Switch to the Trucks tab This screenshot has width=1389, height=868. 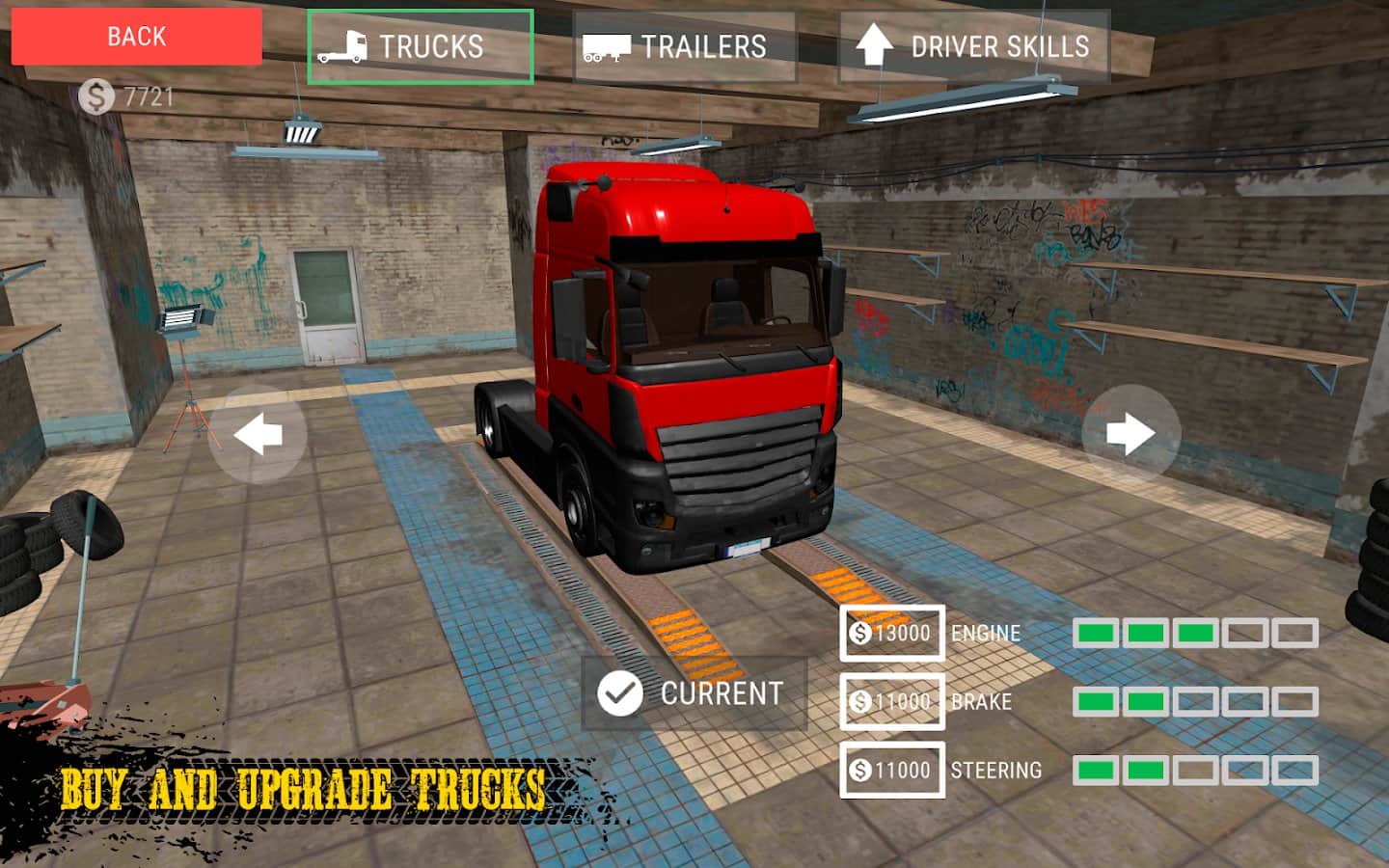click(421, 46)
